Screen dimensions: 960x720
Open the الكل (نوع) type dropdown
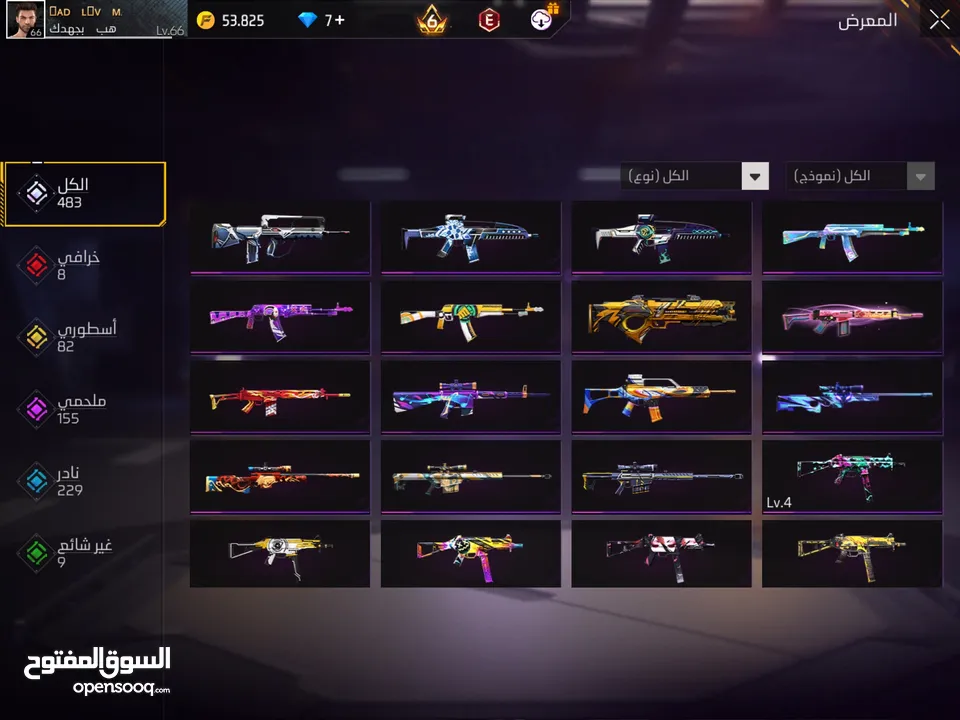(x=694, y=176)
